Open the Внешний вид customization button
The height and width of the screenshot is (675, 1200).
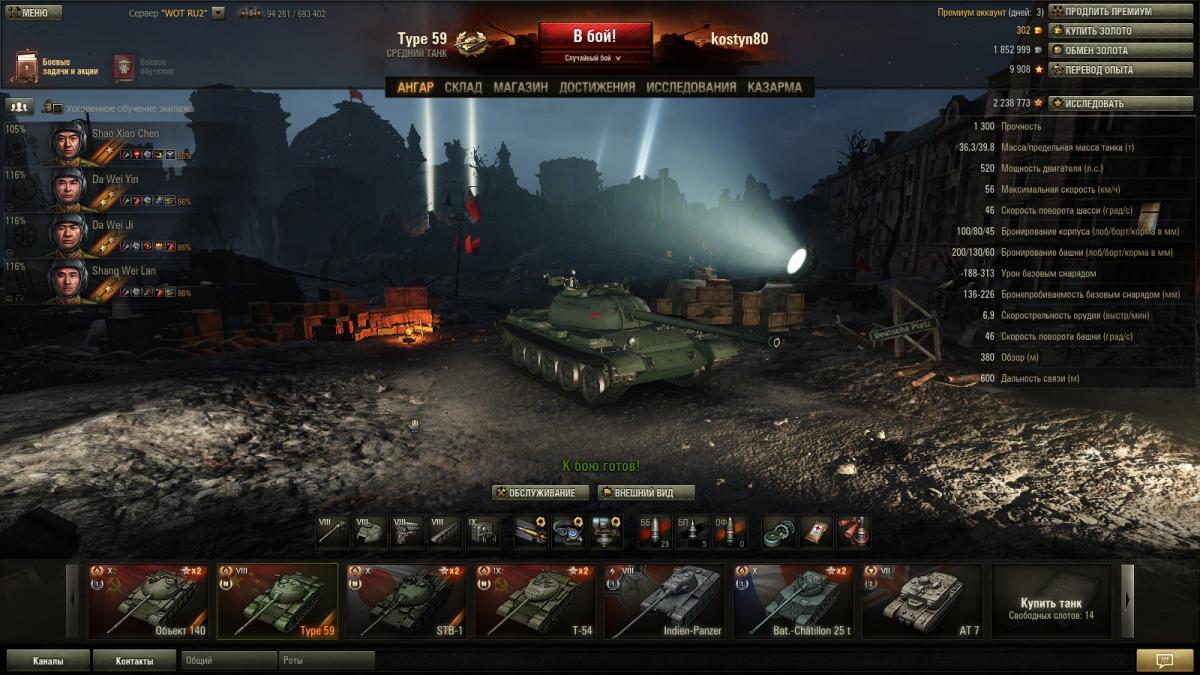[645, 493]
